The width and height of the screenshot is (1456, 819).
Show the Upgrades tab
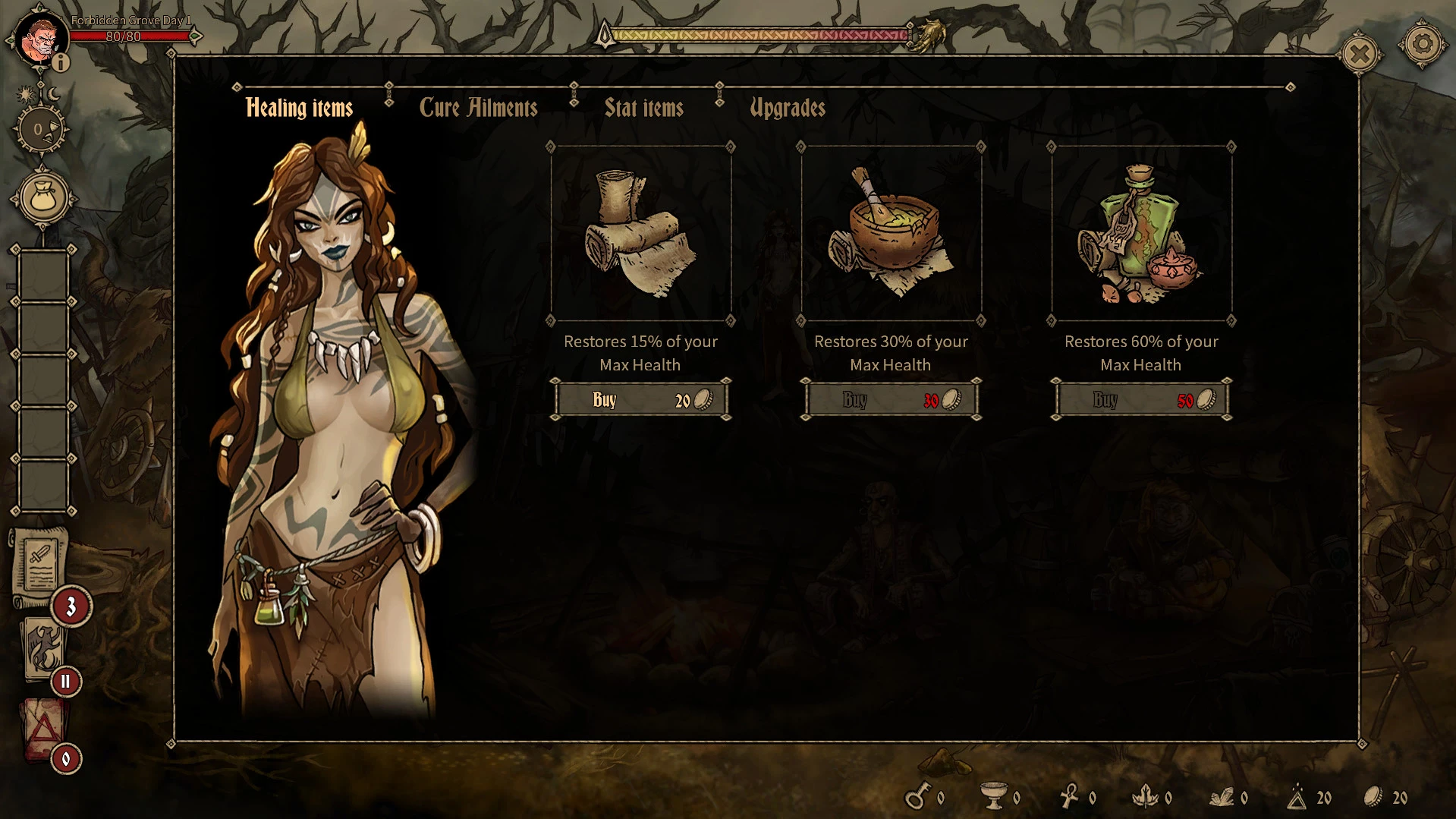pyautogui.click(x=787, y=108)
